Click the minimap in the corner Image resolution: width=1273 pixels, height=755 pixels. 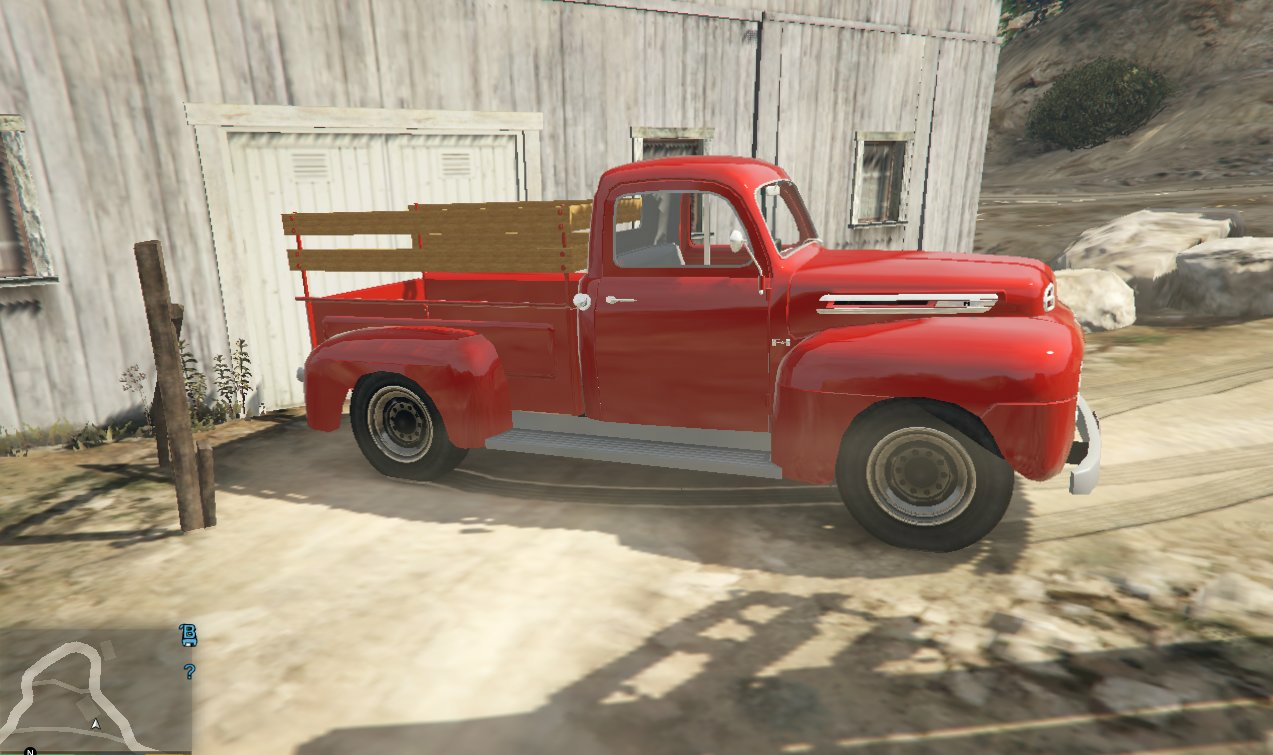pyautogui.click(x=95, y=690)
